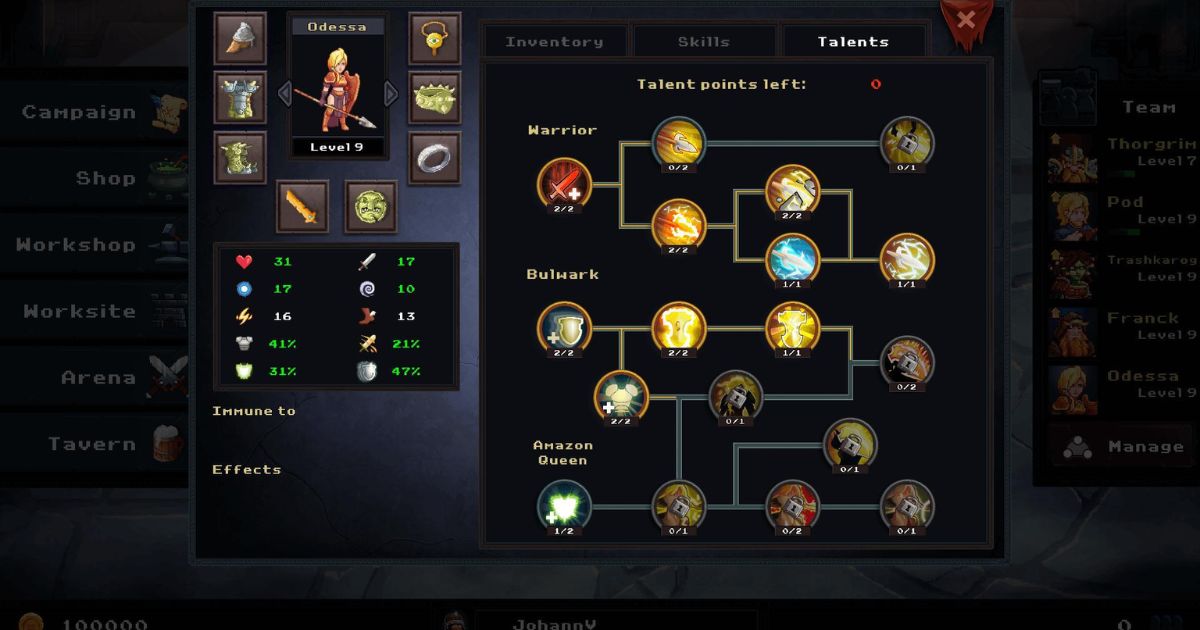This screenshot has height=630, width=1200.
Task: Click the gold amulet equipment slot
Action: tap(435, 38)
